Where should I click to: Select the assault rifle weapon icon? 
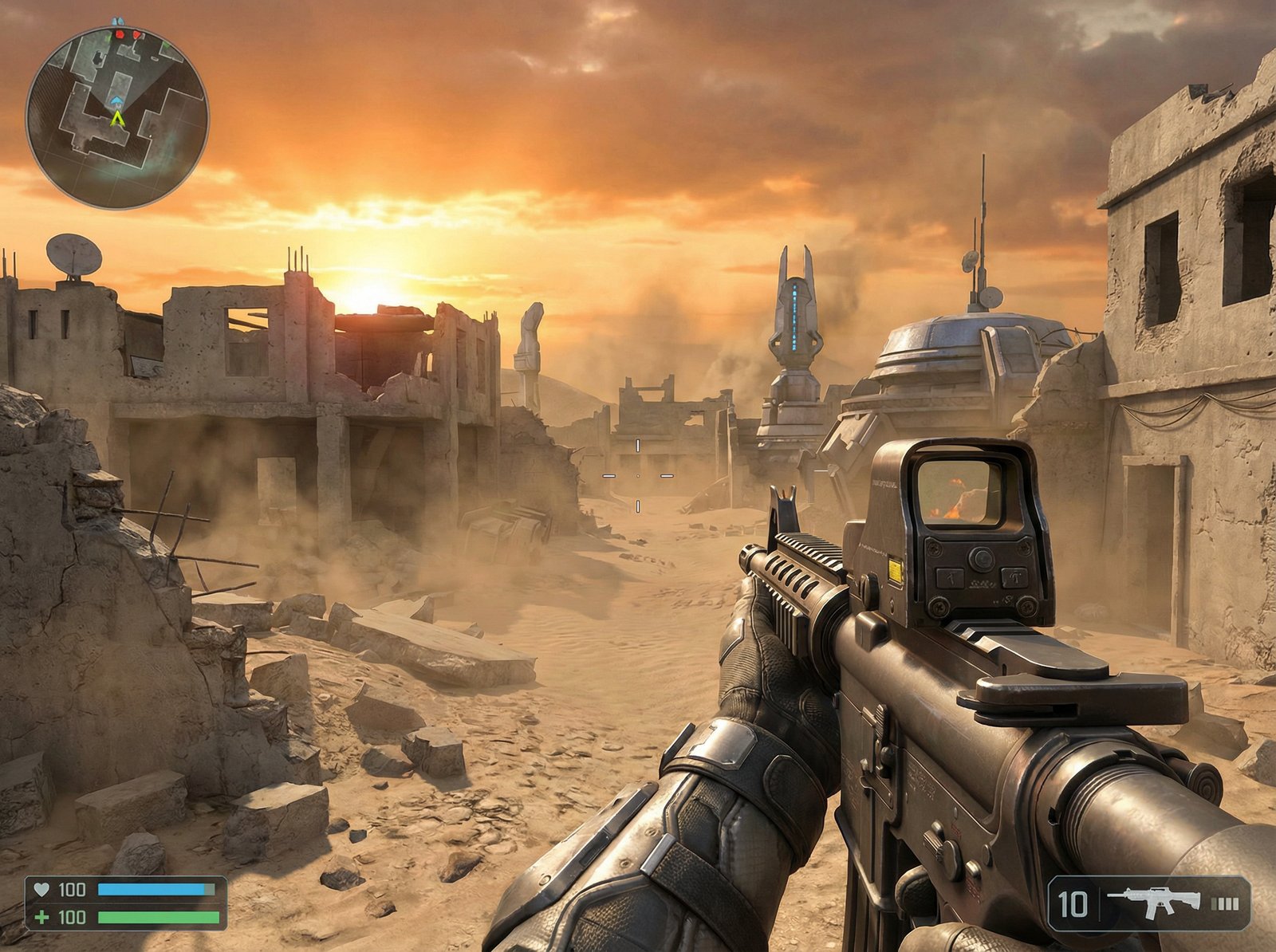pyautogui.click(x=1153, y=903)
